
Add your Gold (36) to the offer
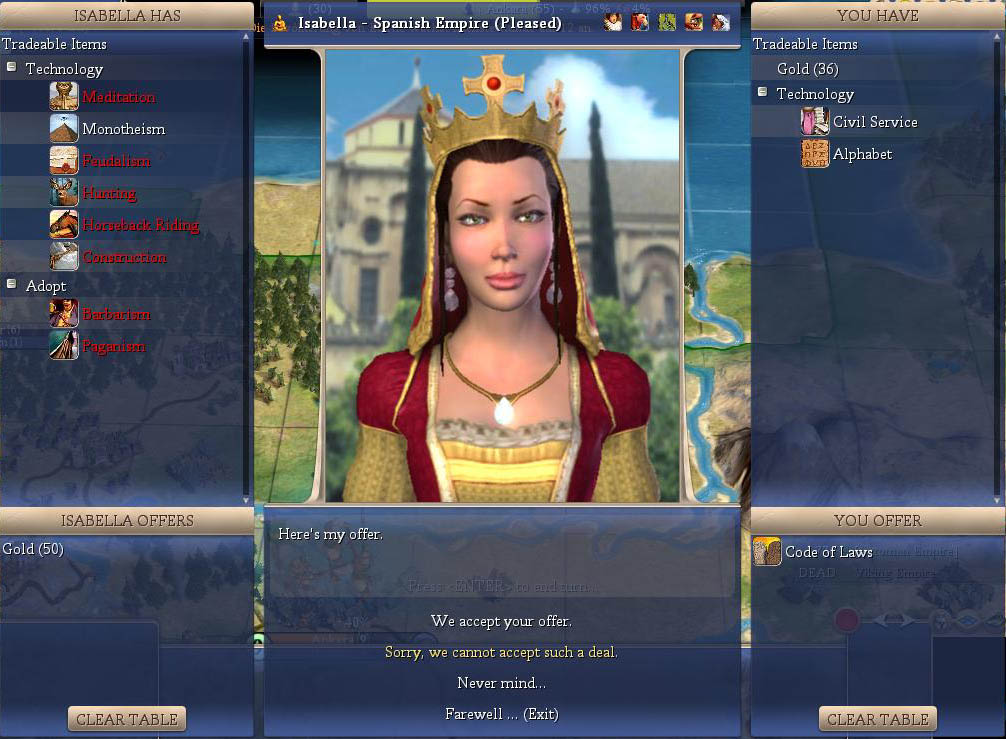click(x=807, y=69)
